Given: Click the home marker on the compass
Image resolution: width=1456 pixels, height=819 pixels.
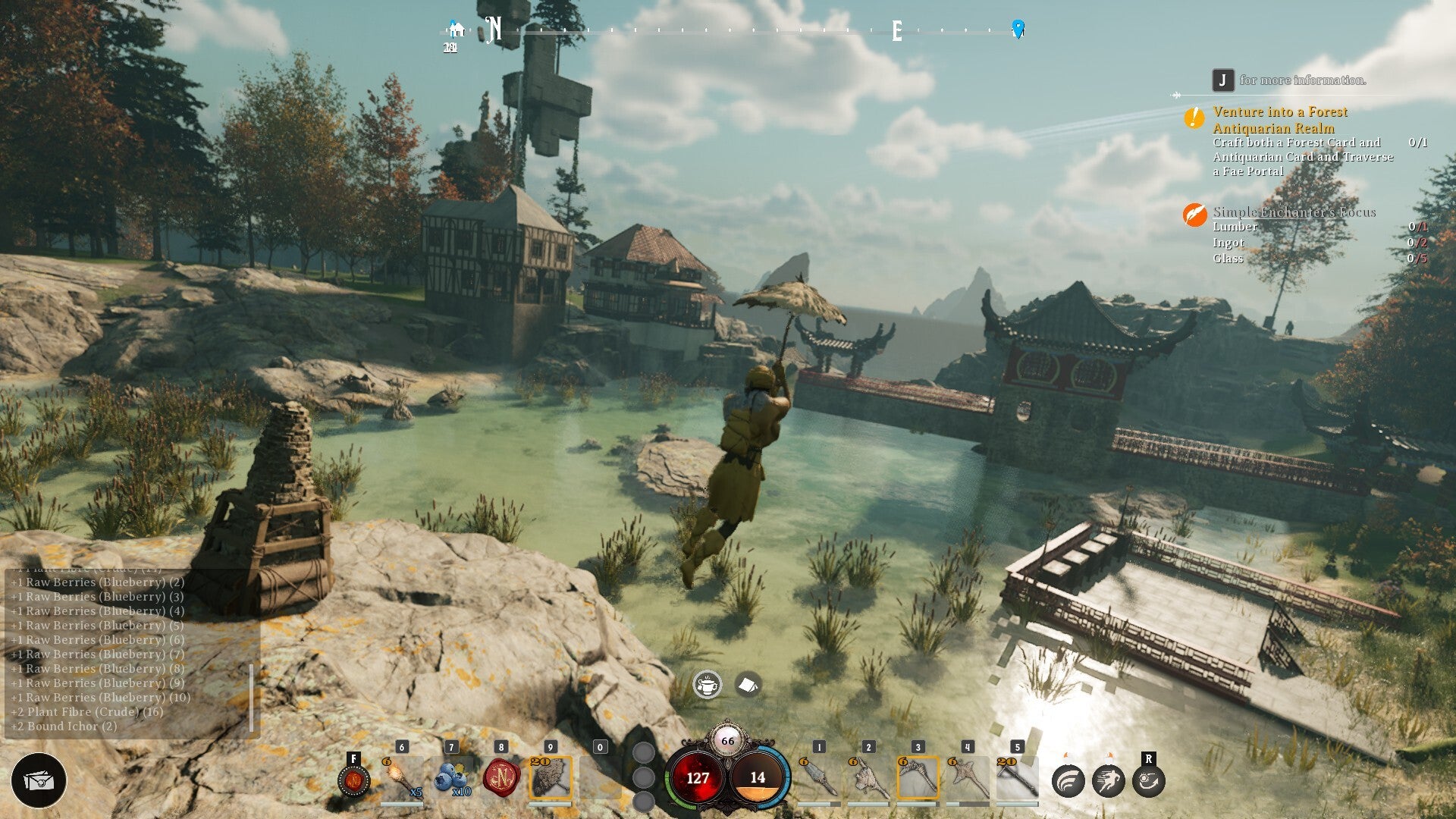Looking at the screenshot, I should (456, 30).
